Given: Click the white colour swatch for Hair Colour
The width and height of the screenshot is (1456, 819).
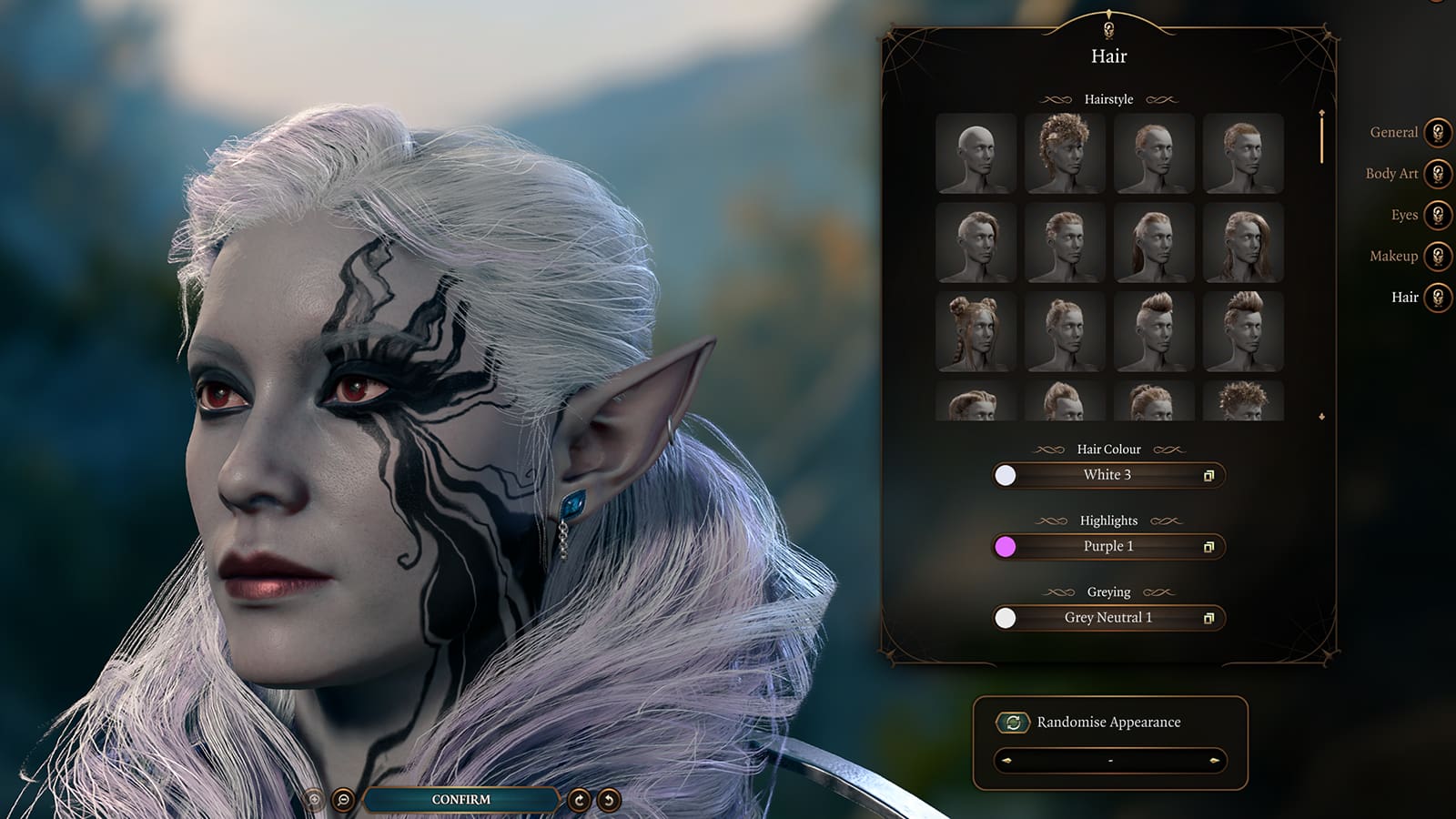Looking at the screenshot, I should [1004, 474].
